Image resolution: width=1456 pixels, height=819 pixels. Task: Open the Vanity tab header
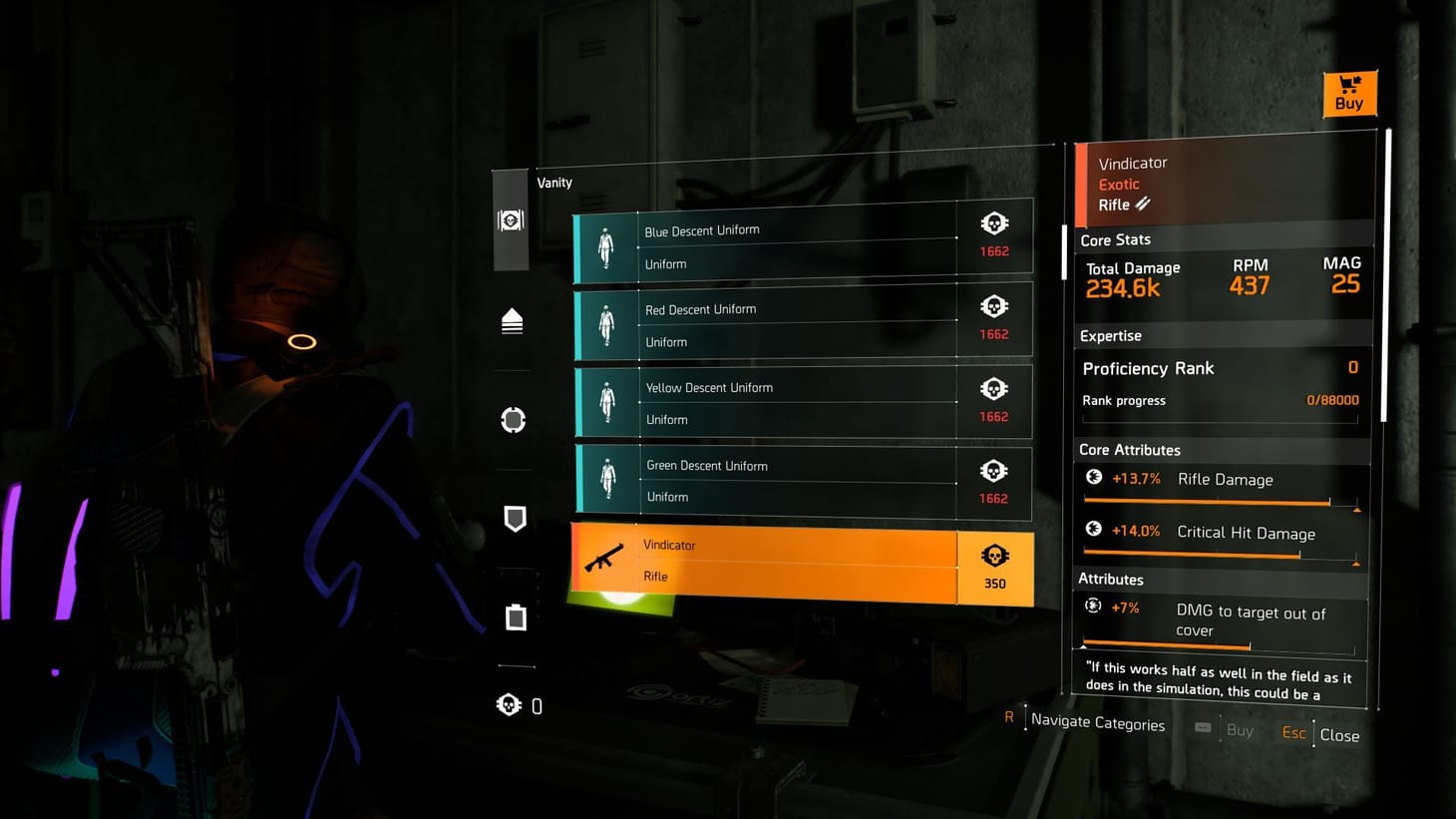pyautogui.click(x=554, y=183)
